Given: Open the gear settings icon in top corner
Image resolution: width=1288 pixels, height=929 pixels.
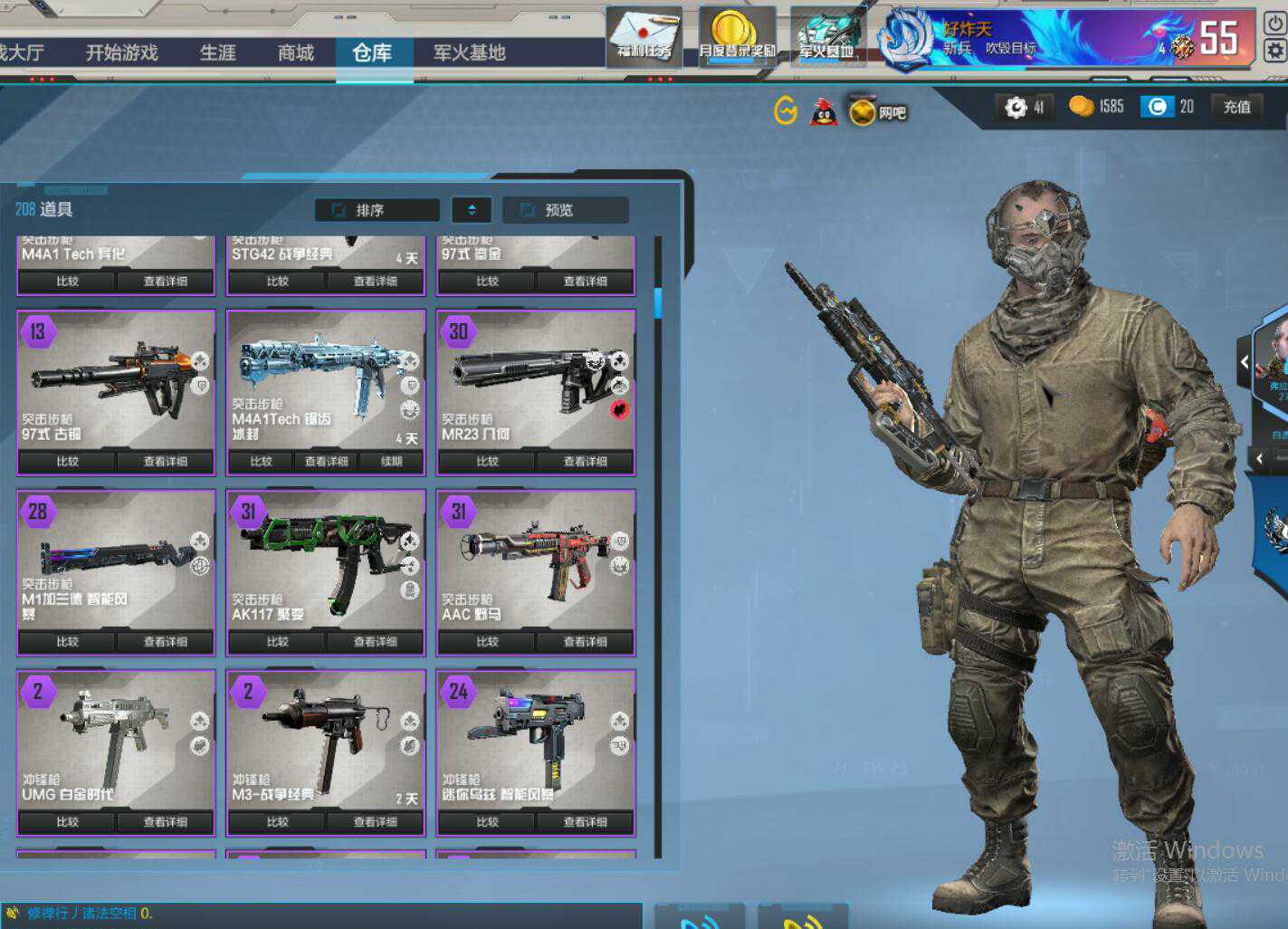Looking at the screenshot, I should (x=1274, y=50).
